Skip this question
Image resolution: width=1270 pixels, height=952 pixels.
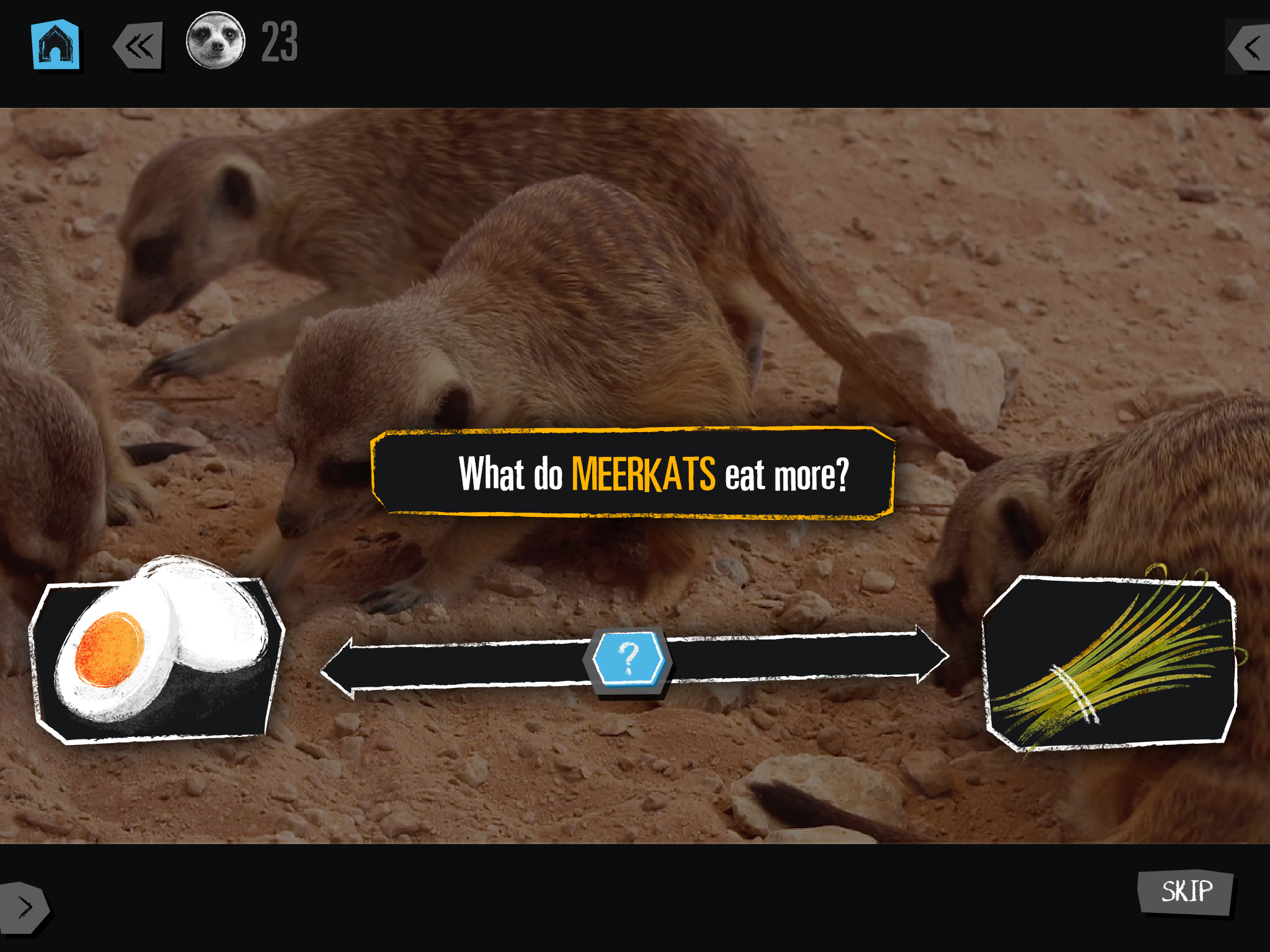point(1186,892)
